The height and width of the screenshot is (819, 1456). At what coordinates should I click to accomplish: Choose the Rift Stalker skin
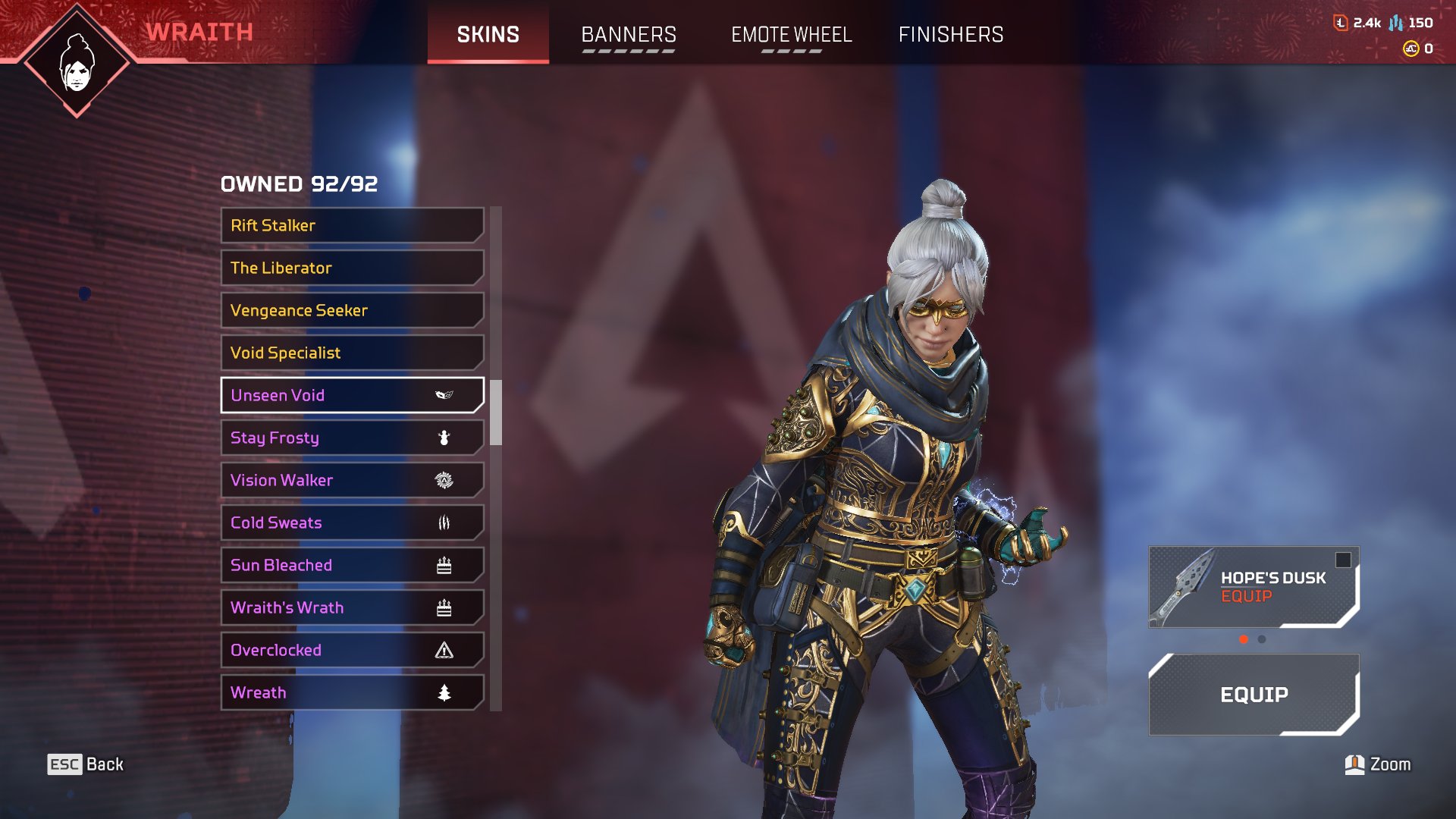tap(352, 225)
